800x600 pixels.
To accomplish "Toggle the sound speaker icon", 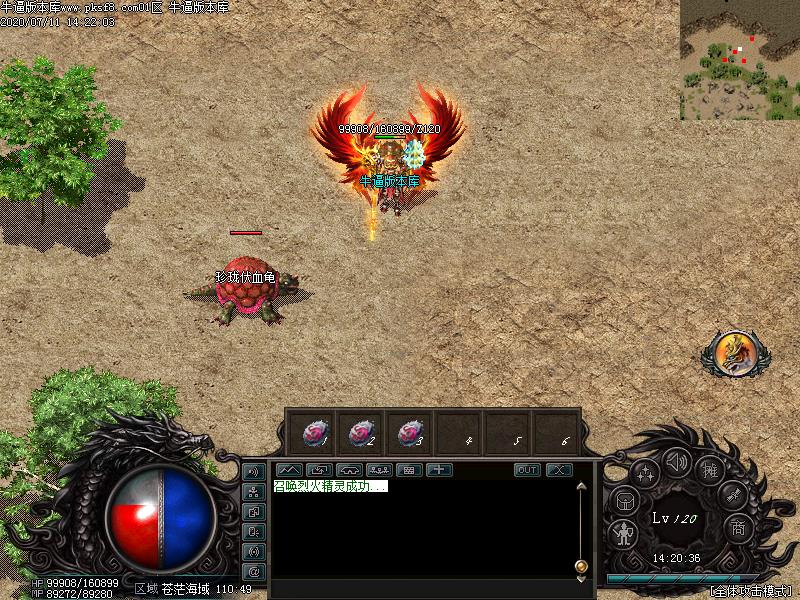I will coord(678,462).
